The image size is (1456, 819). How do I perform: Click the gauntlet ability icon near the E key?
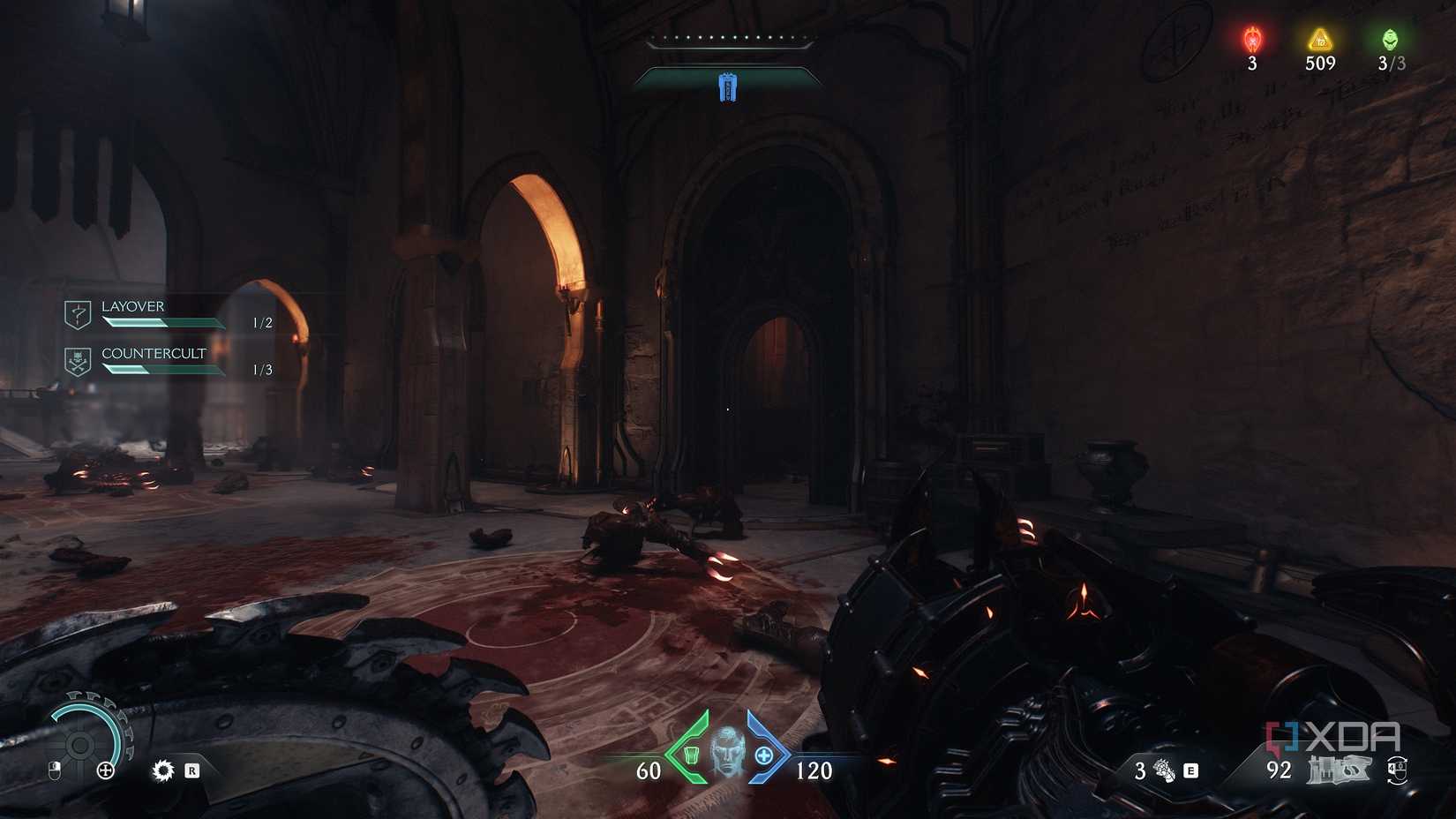(x=1163, y=770)
